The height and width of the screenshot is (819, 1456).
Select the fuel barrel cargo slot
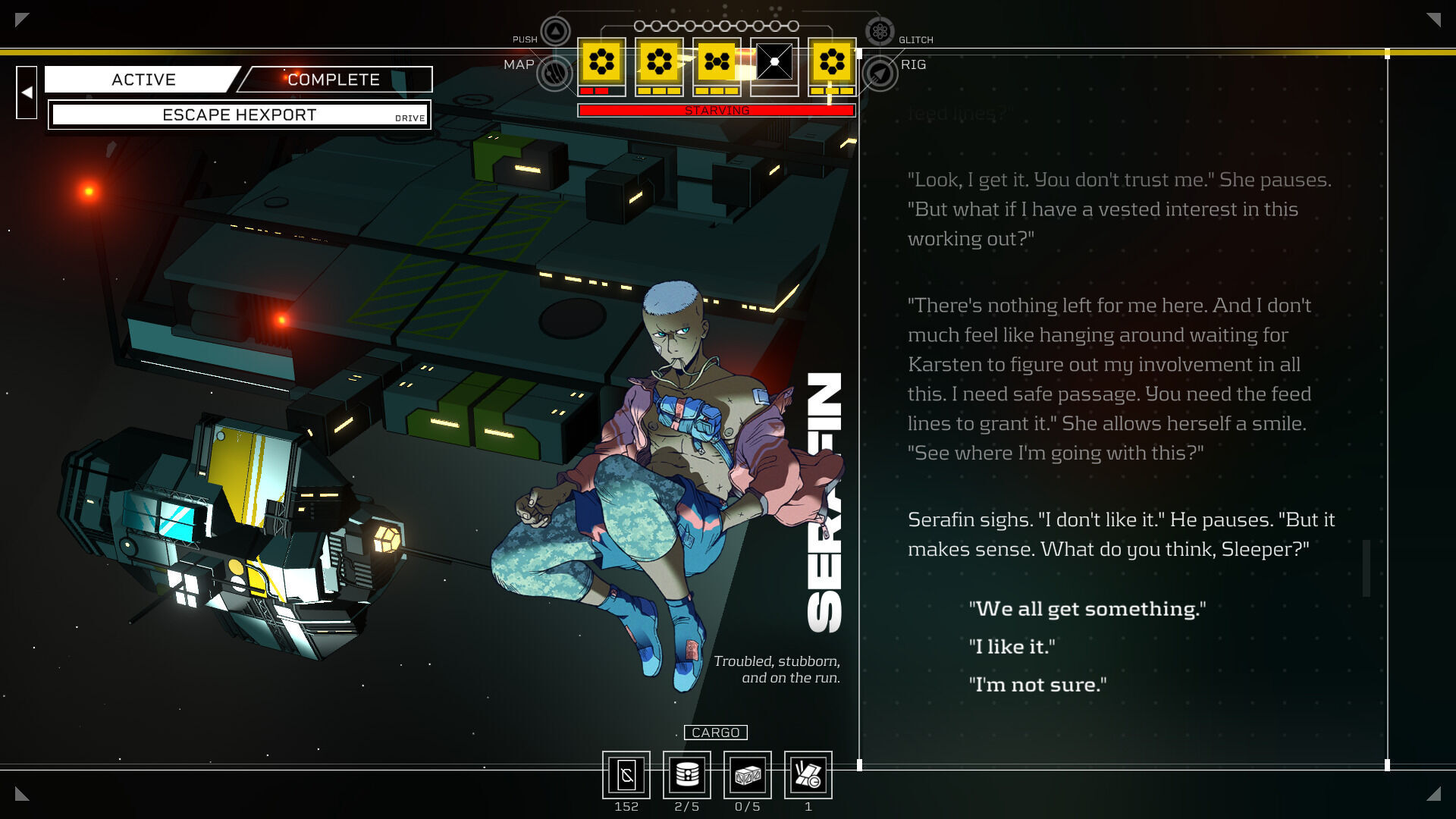687,775
